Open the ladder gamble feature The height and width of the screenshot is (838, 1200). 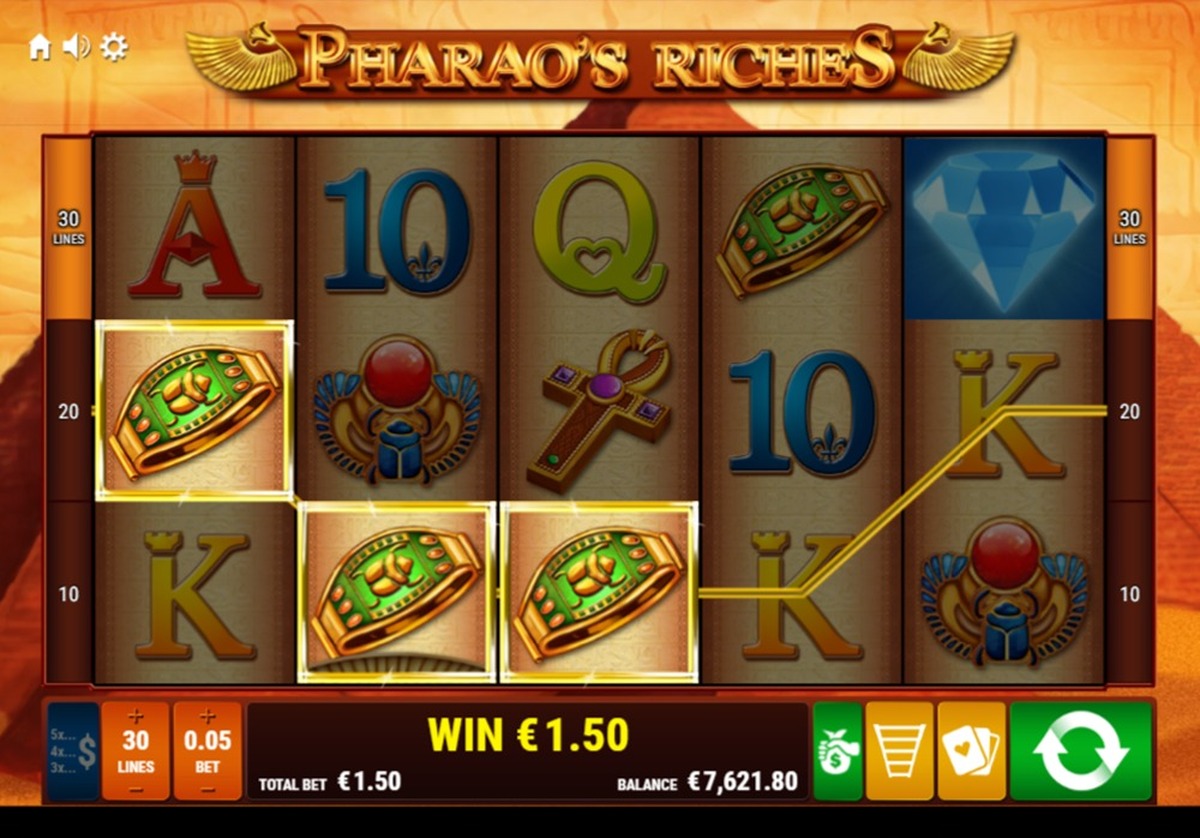click(899, 751)
